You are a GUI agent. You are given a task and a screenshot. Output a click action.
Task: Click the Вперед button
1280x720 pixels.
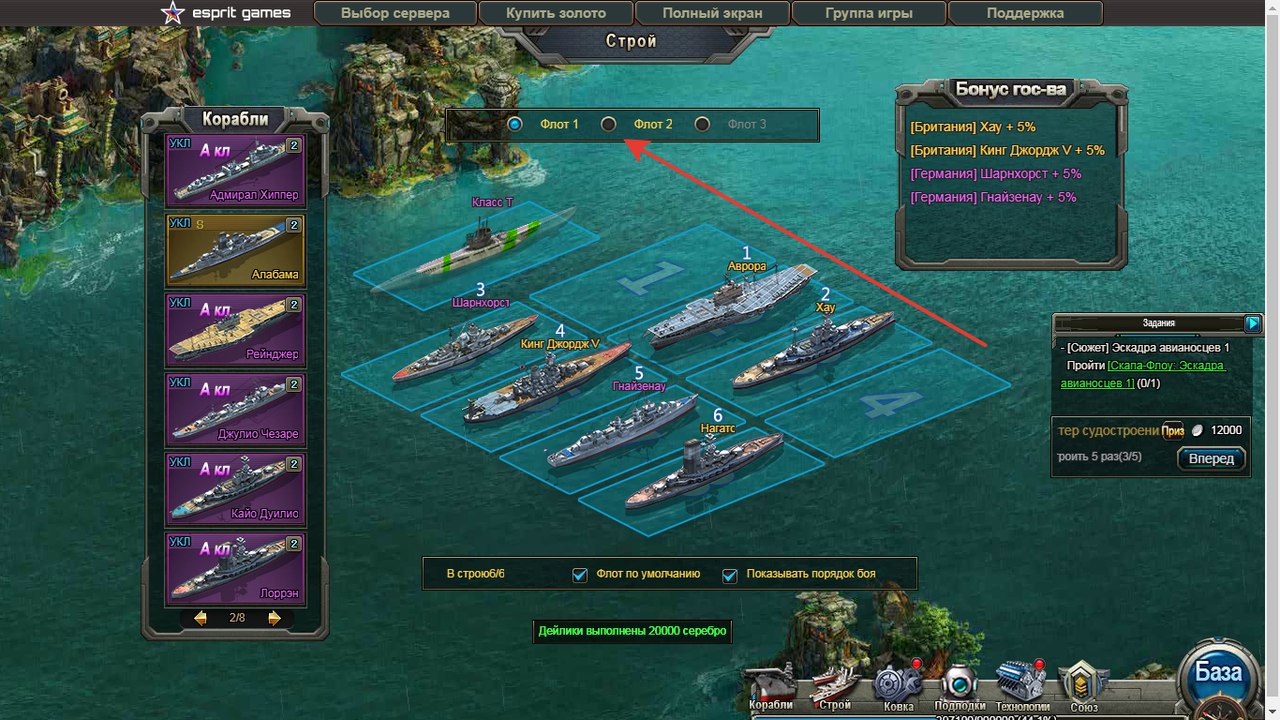pyautogui.click(x=1211, y=459)
